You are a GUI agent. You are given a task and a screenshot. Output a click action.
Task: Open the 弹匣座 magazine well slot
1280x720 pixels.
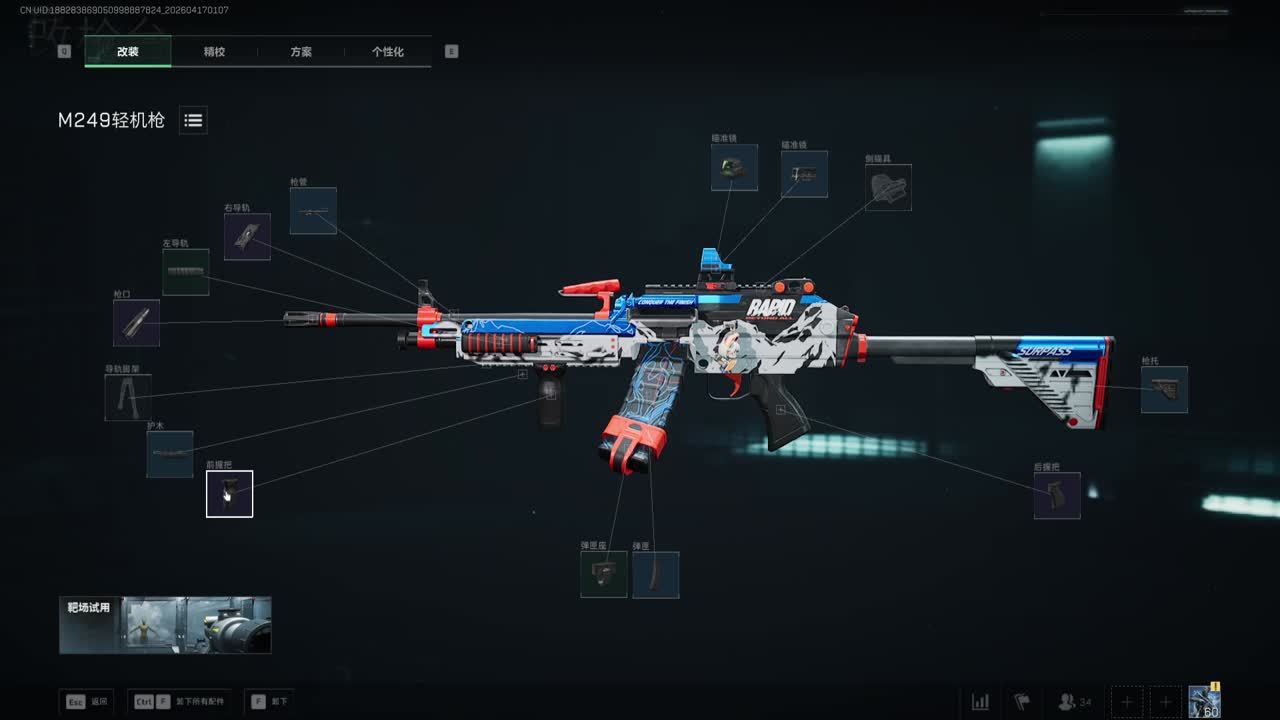(x=604, y=575)
